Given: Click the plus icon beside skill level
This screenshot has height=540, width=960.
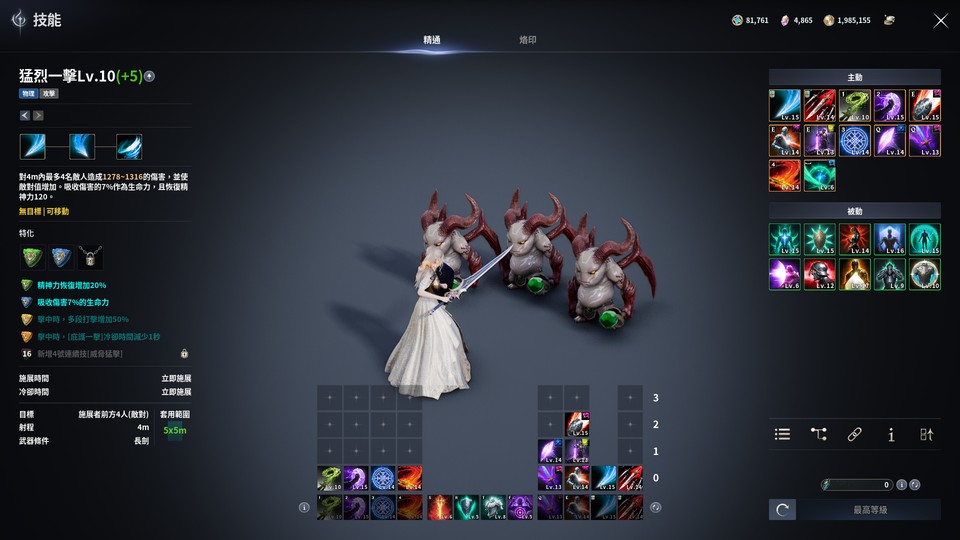Looking at the screenshot, I should (x=150, y=76).
